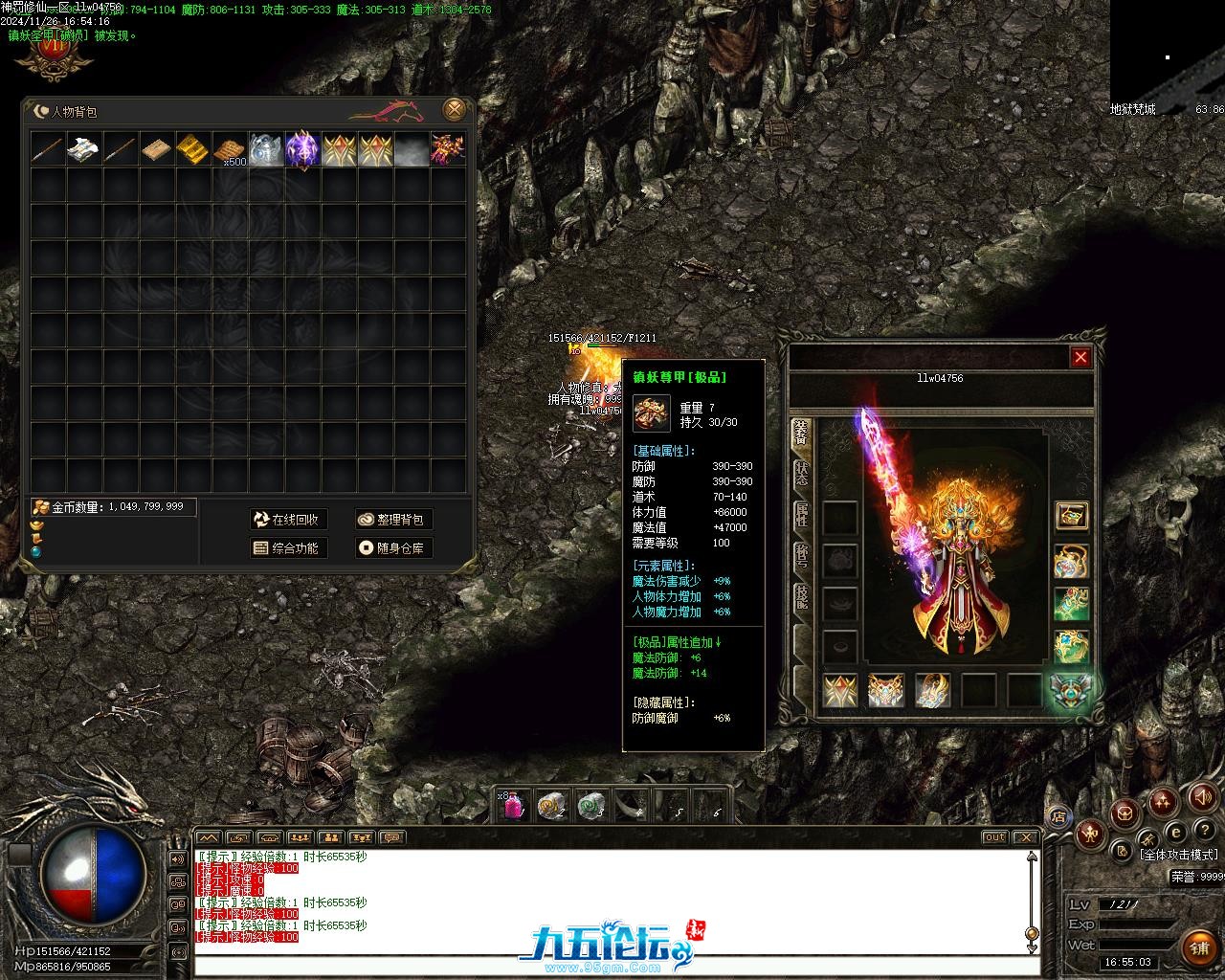Click the 在线回收 online recycle button
Image resolution: width=1225 pixels, height=980 pixels.
pos(288,520)
